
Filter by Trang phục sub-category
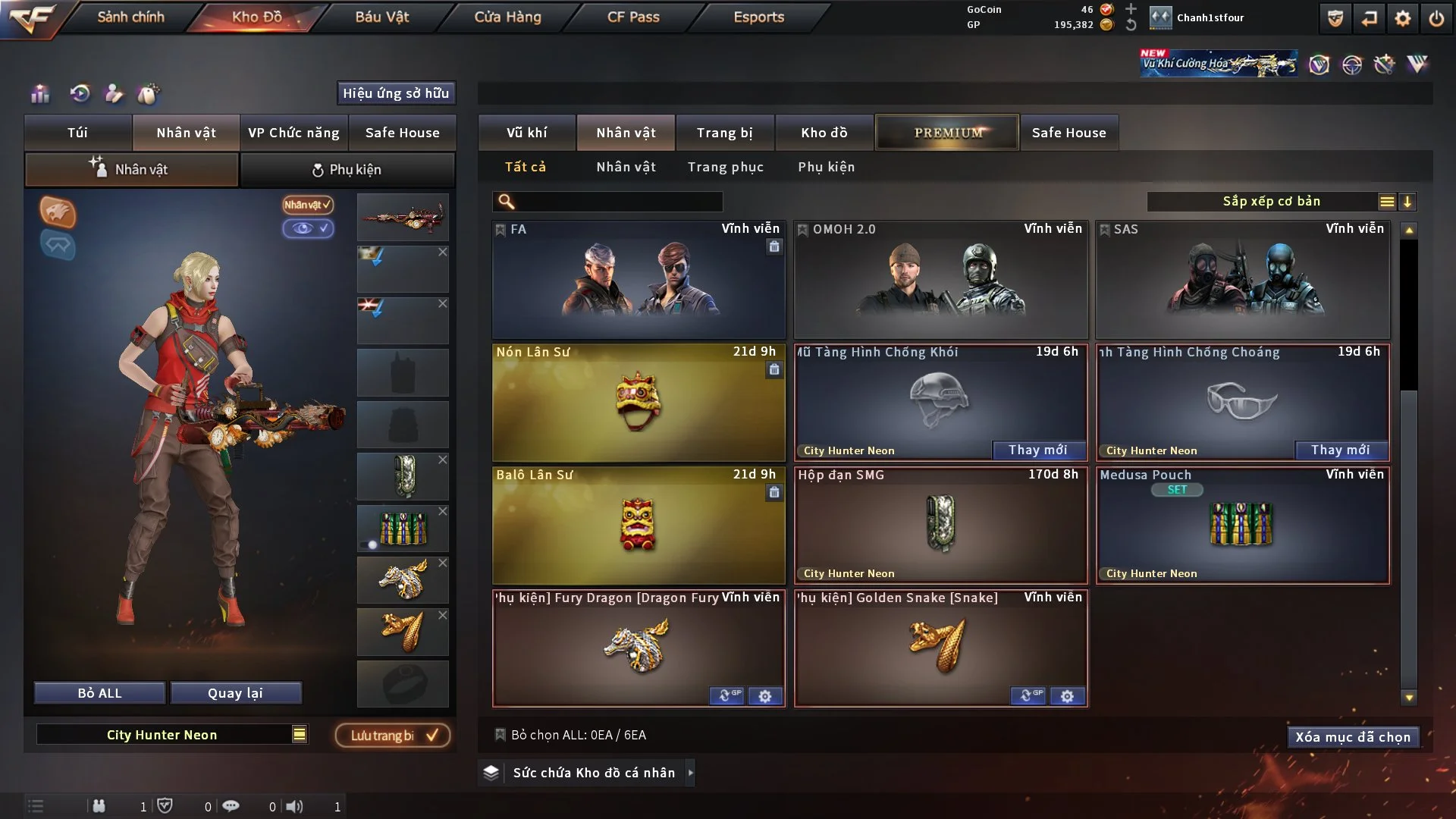[725, 167]
